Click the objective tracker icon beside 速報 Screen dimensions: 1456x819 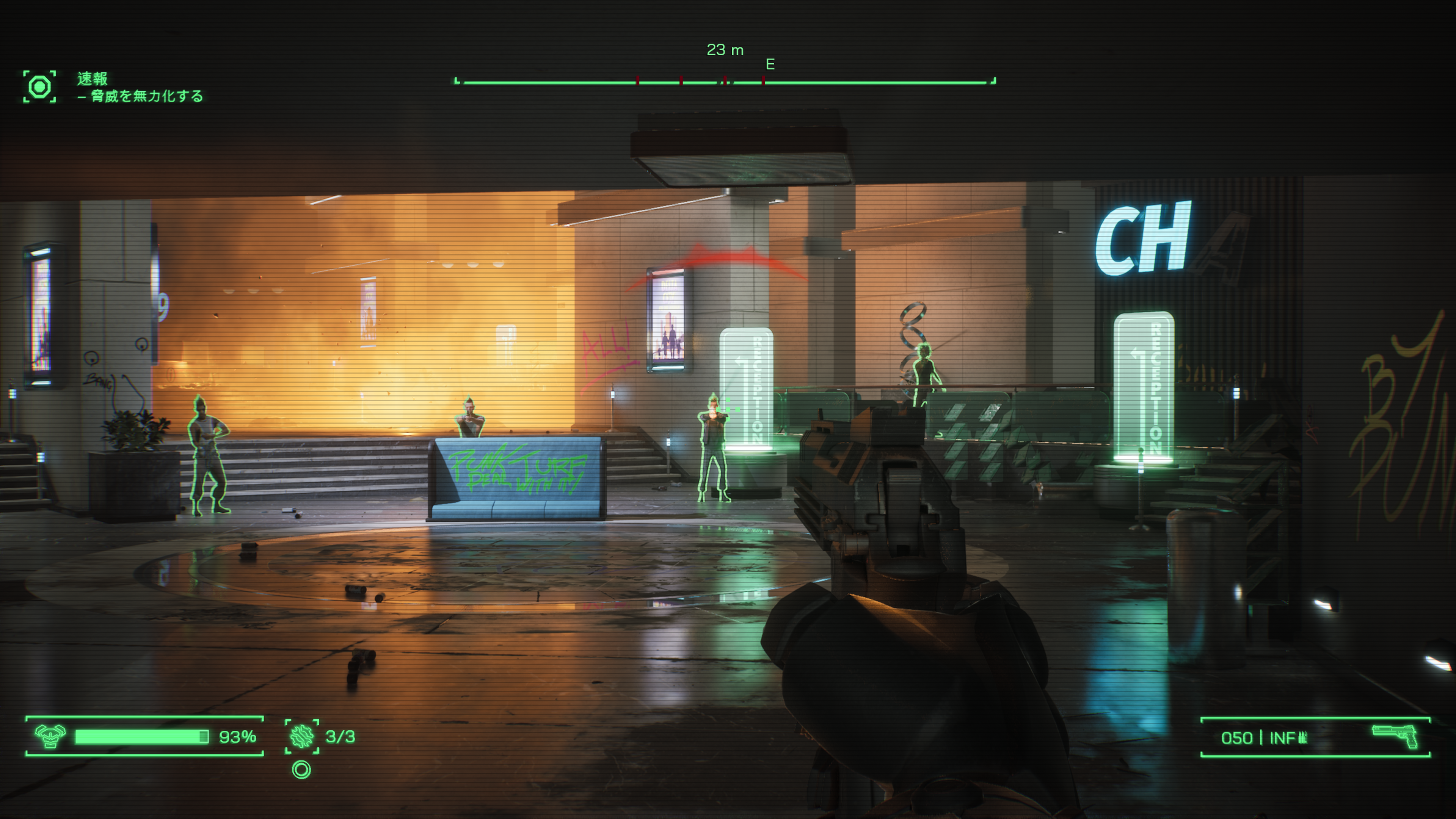pyautogui.click(x=39, y=87)
